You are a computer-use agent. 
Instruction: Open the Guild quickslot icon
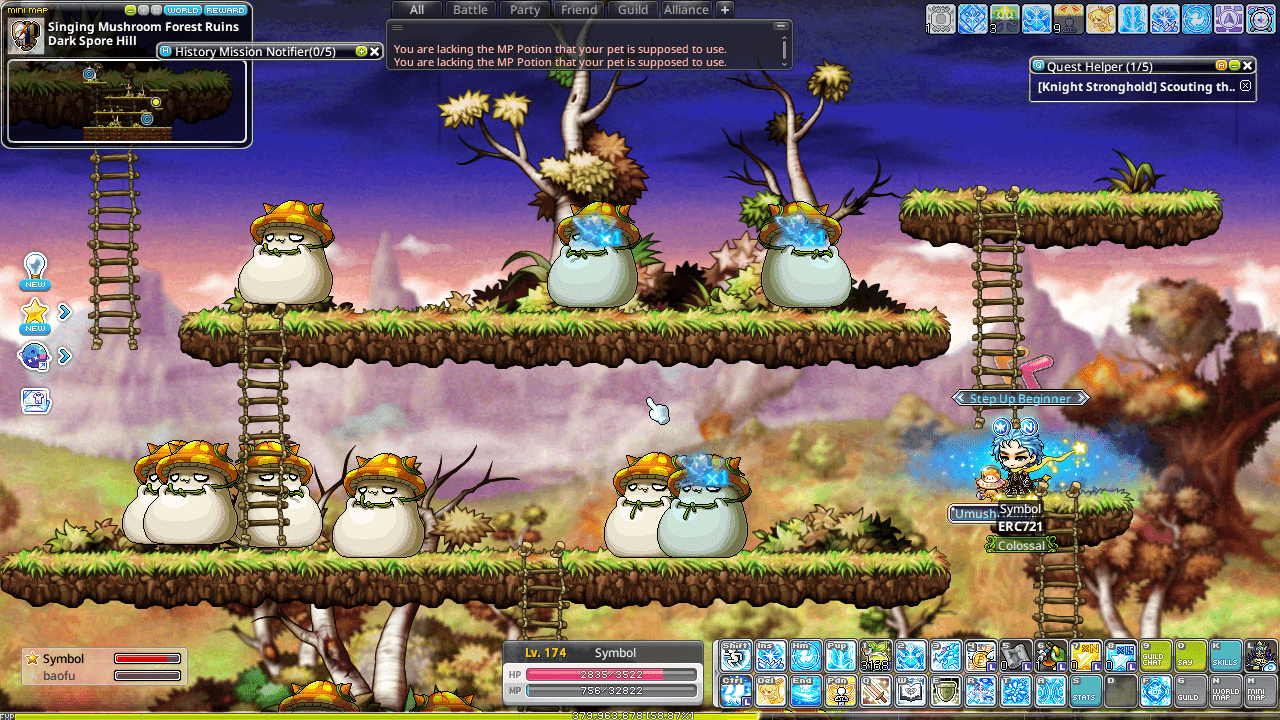(1190, 691)
